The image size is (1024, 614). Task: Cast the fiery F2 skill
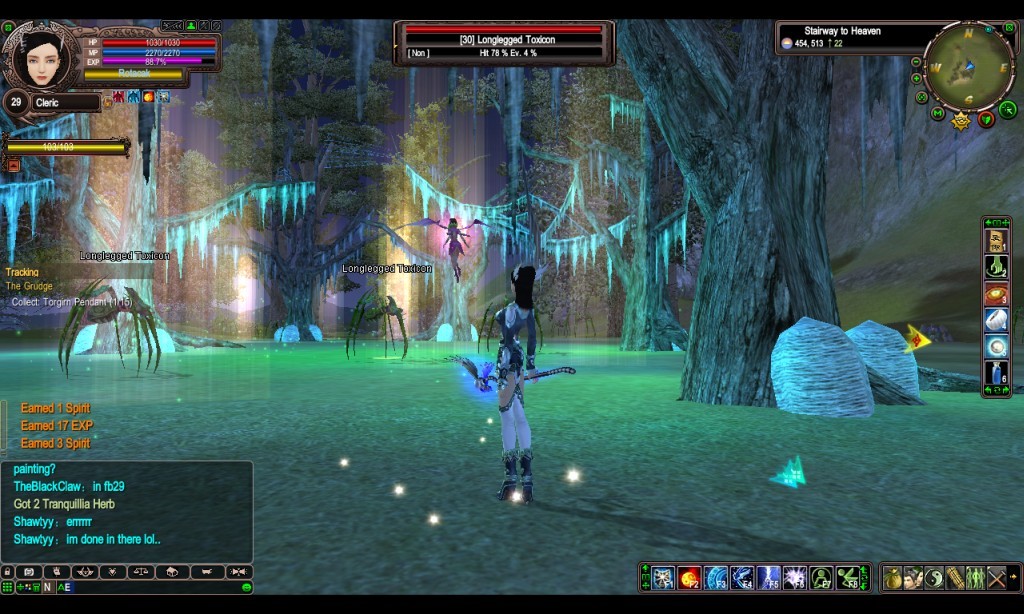(x=689, y=578)
